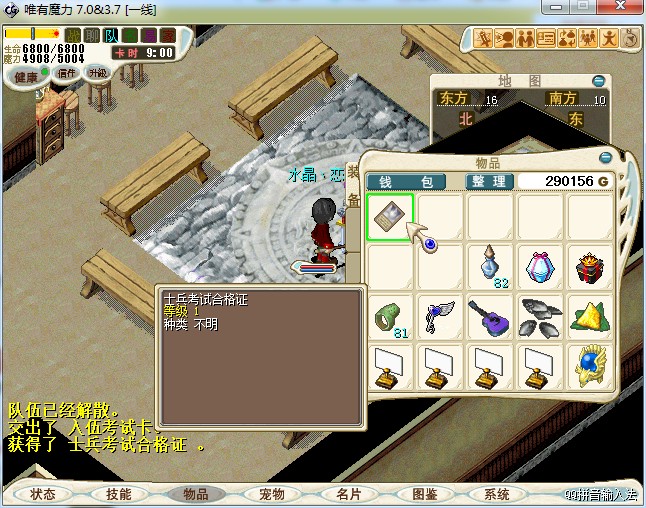Open the 宠物 pets tab

(272, 494)
